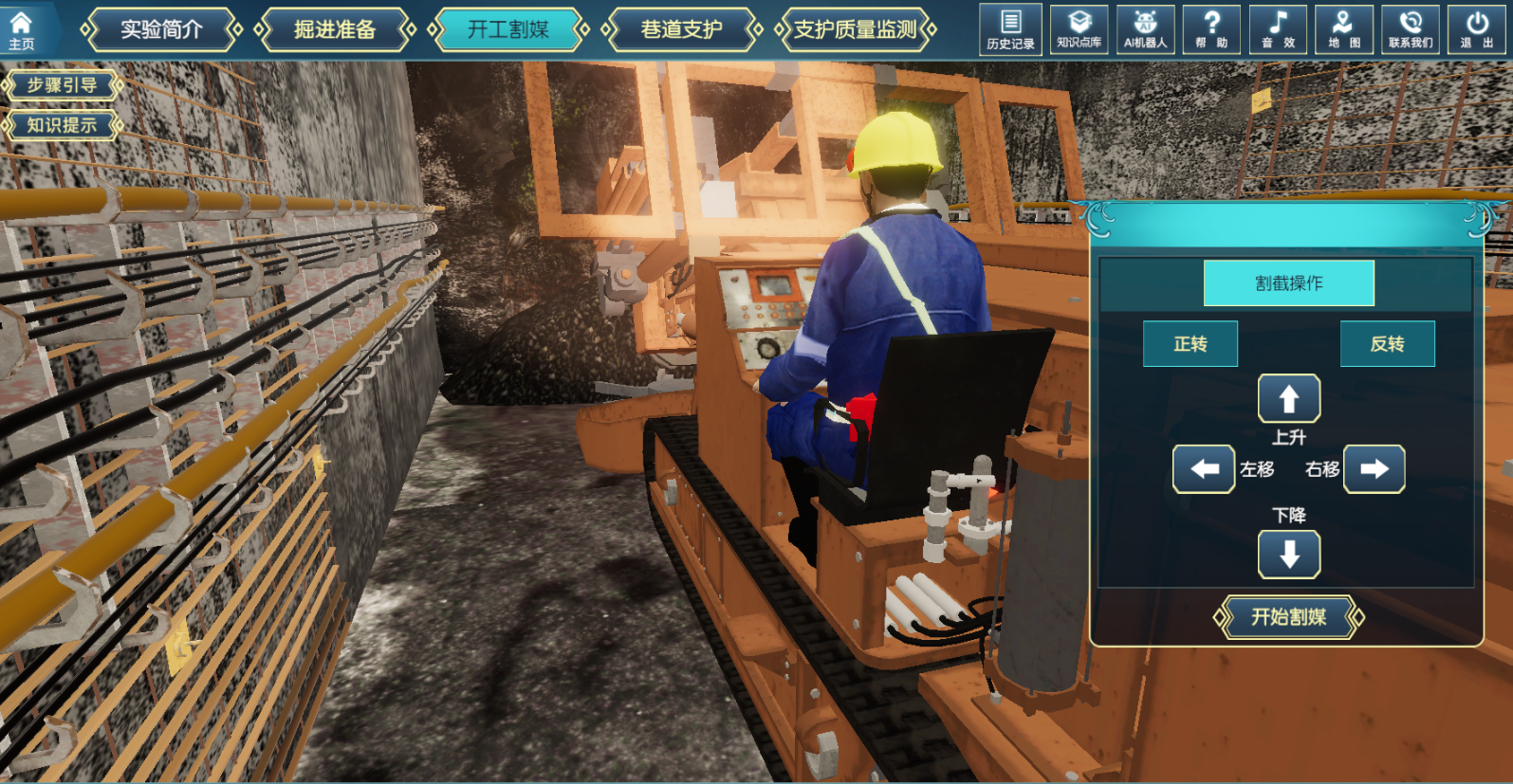The width and height of the screenshot is (1513, 784).
Task: Switch to 巷道支护 tab
Action: coord(681,30)
